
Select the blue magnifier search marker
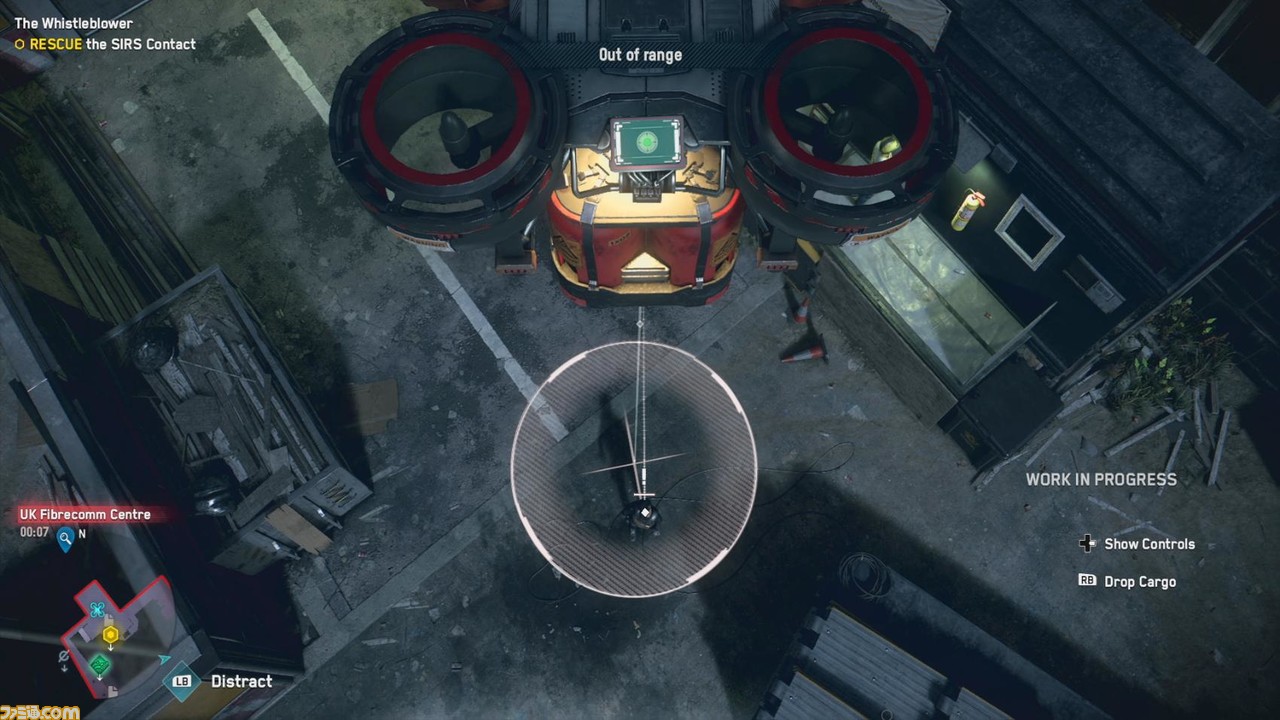coord(66,540)
